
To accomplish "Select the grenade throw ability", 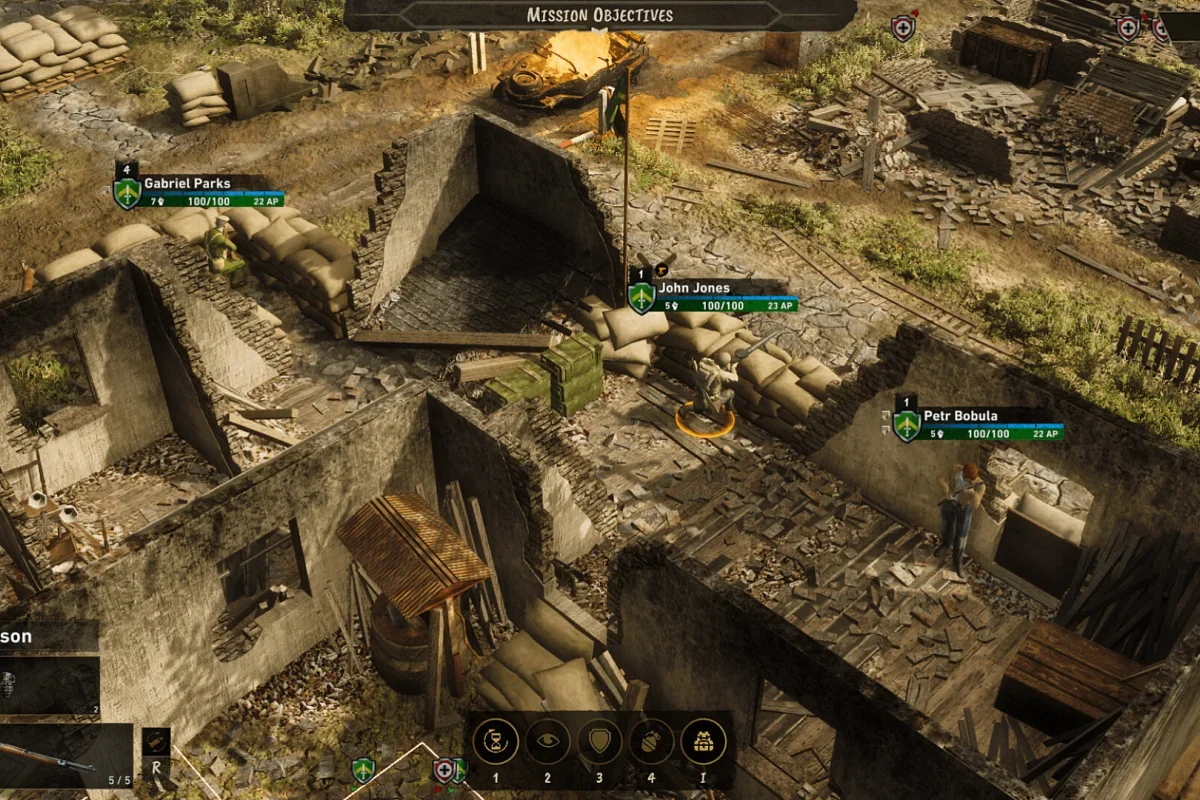I will coord(652,742).
